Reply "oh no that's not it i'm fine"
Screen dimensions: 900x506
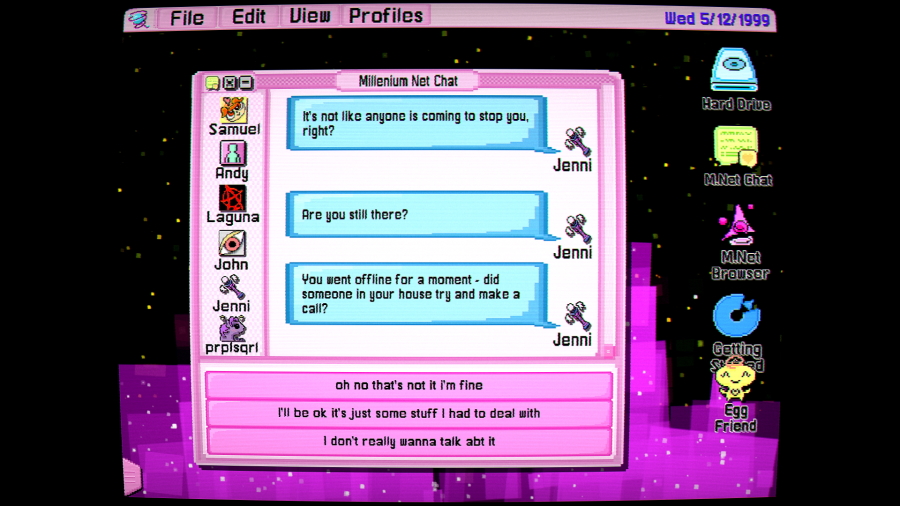[x=408, y=385]
